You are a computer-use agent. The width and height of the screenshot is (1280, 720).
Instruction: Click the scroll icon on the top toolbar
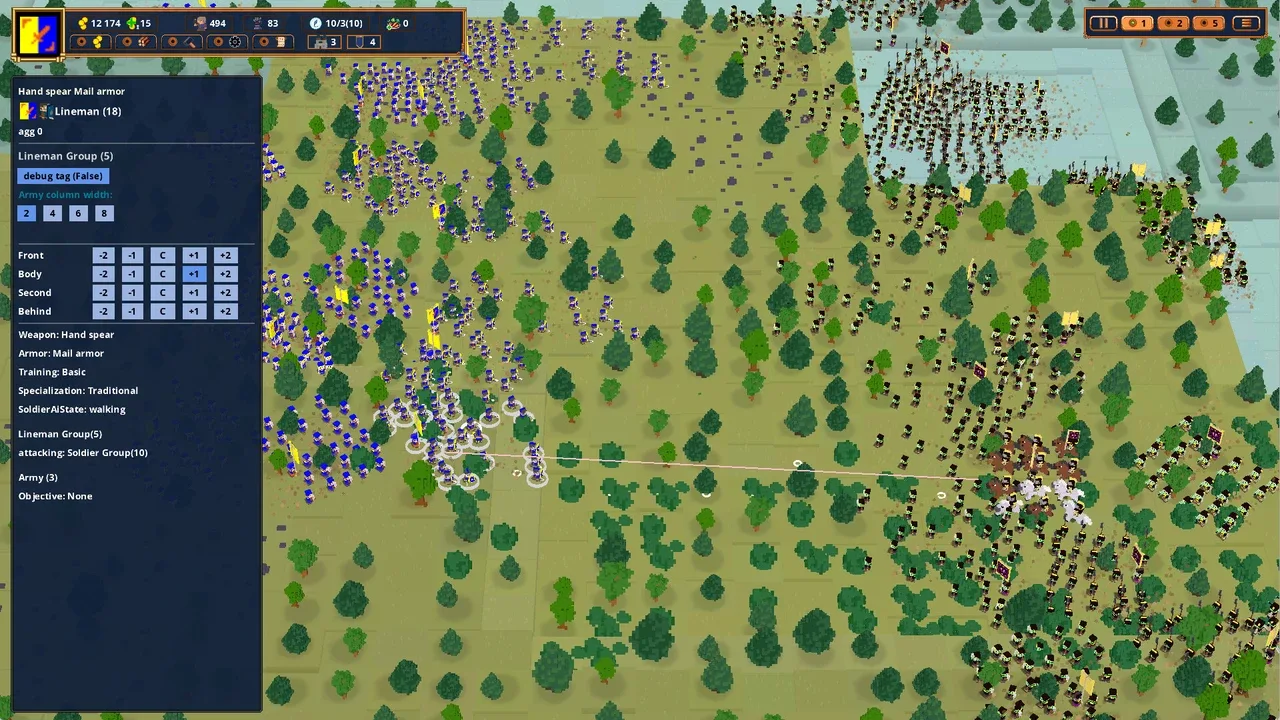coord(281,42)
